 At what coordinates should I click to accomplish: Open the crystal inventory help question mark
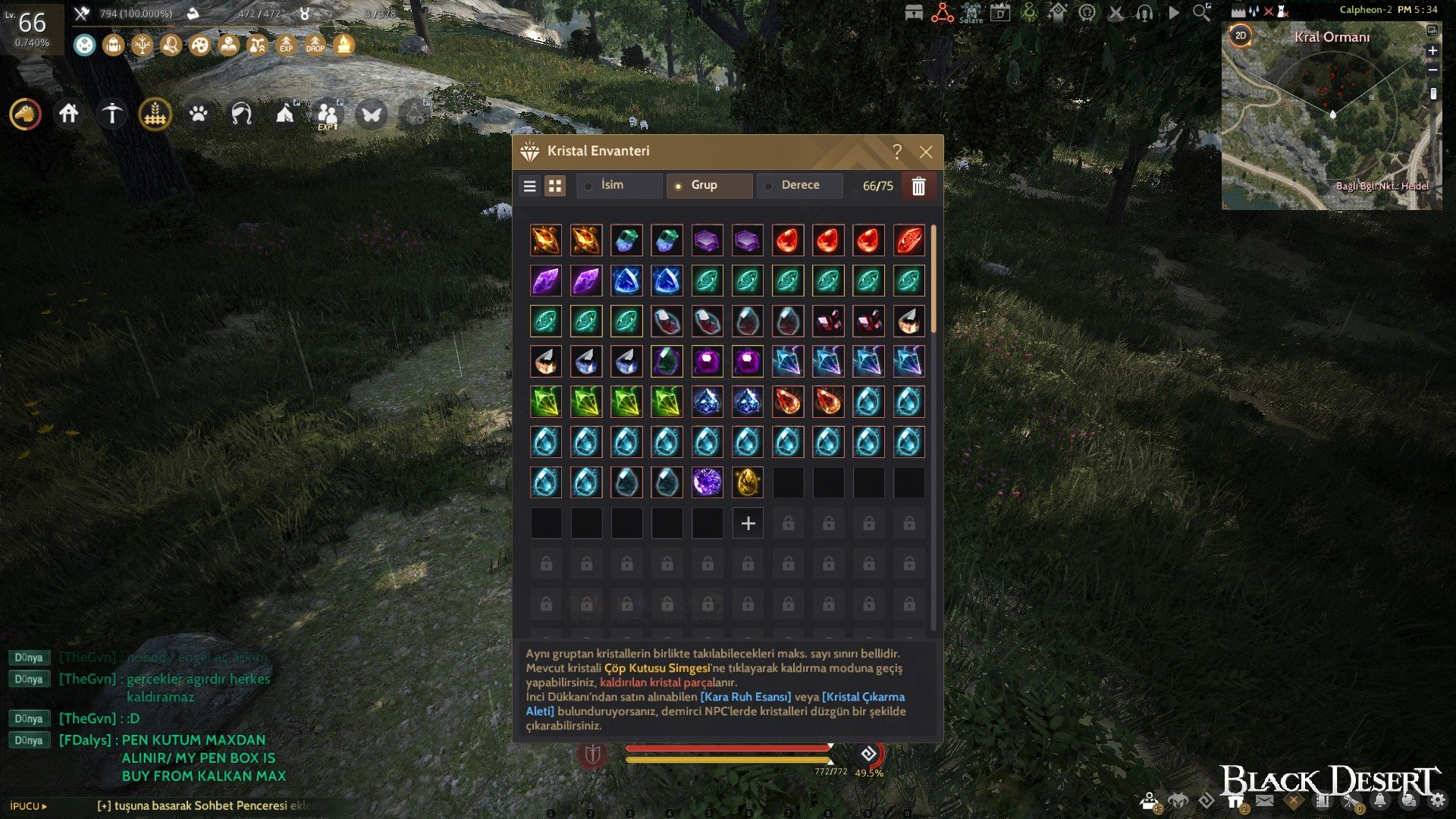point(897,152)
